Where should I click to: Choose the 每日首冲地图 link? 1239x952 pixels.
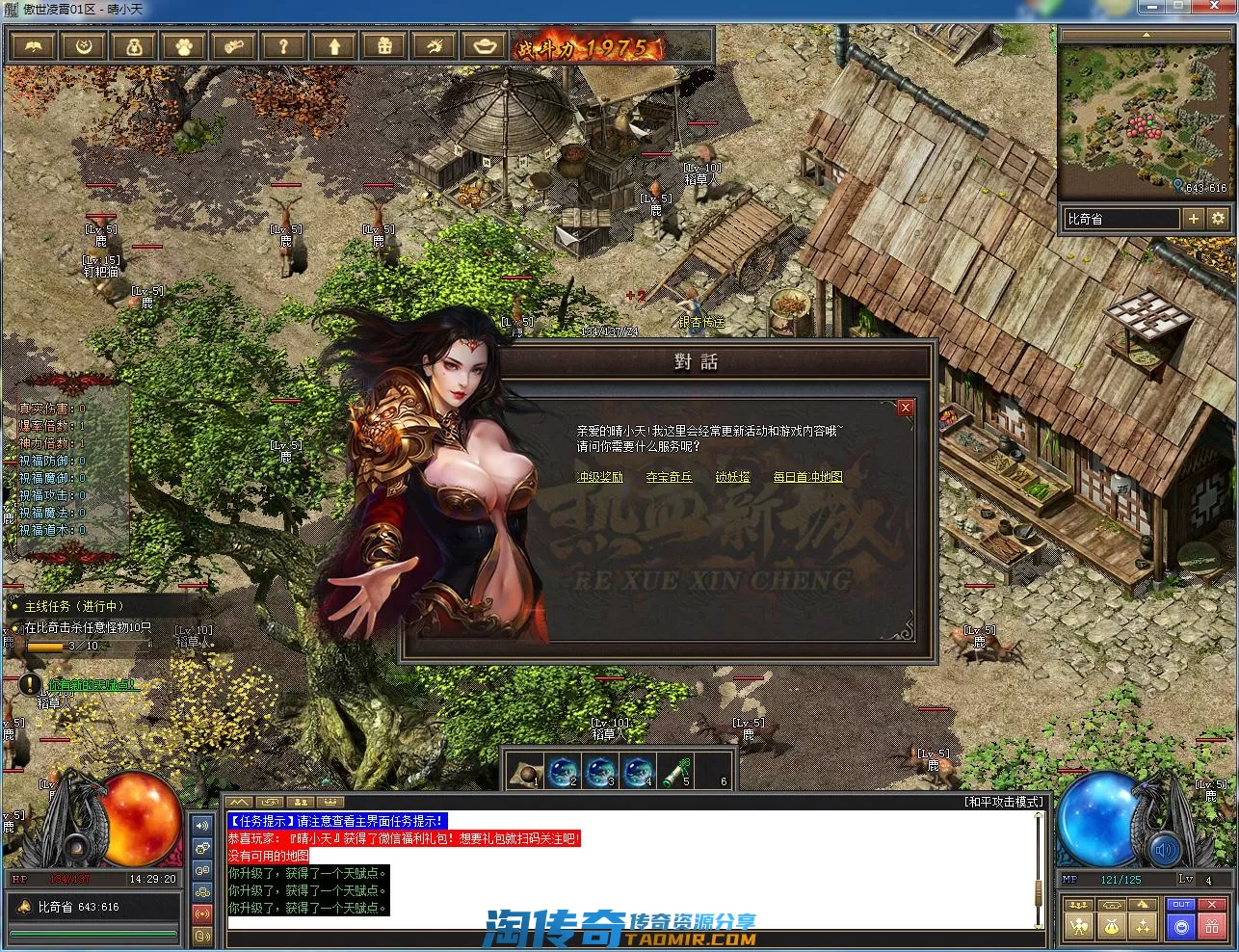click(807, 477)
